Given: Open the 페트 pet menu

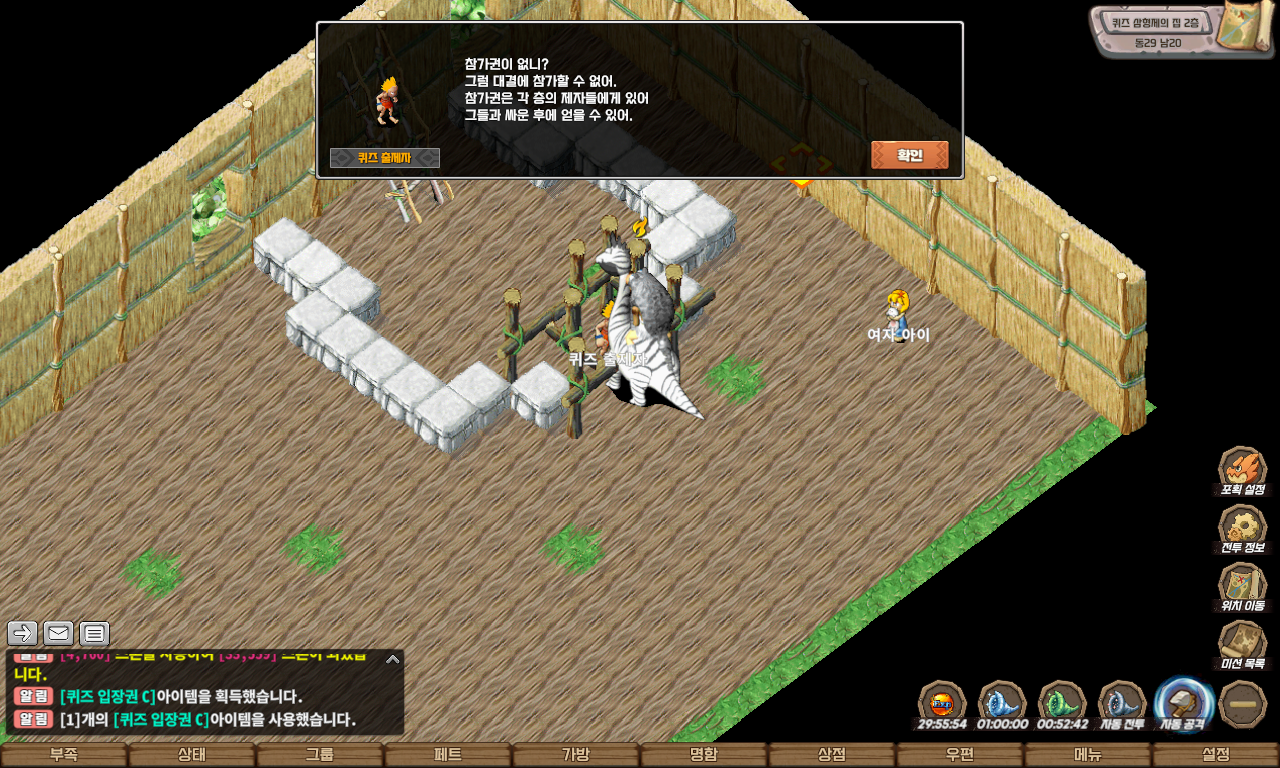Looking at the screenshot, I should (x=448, y=755).
